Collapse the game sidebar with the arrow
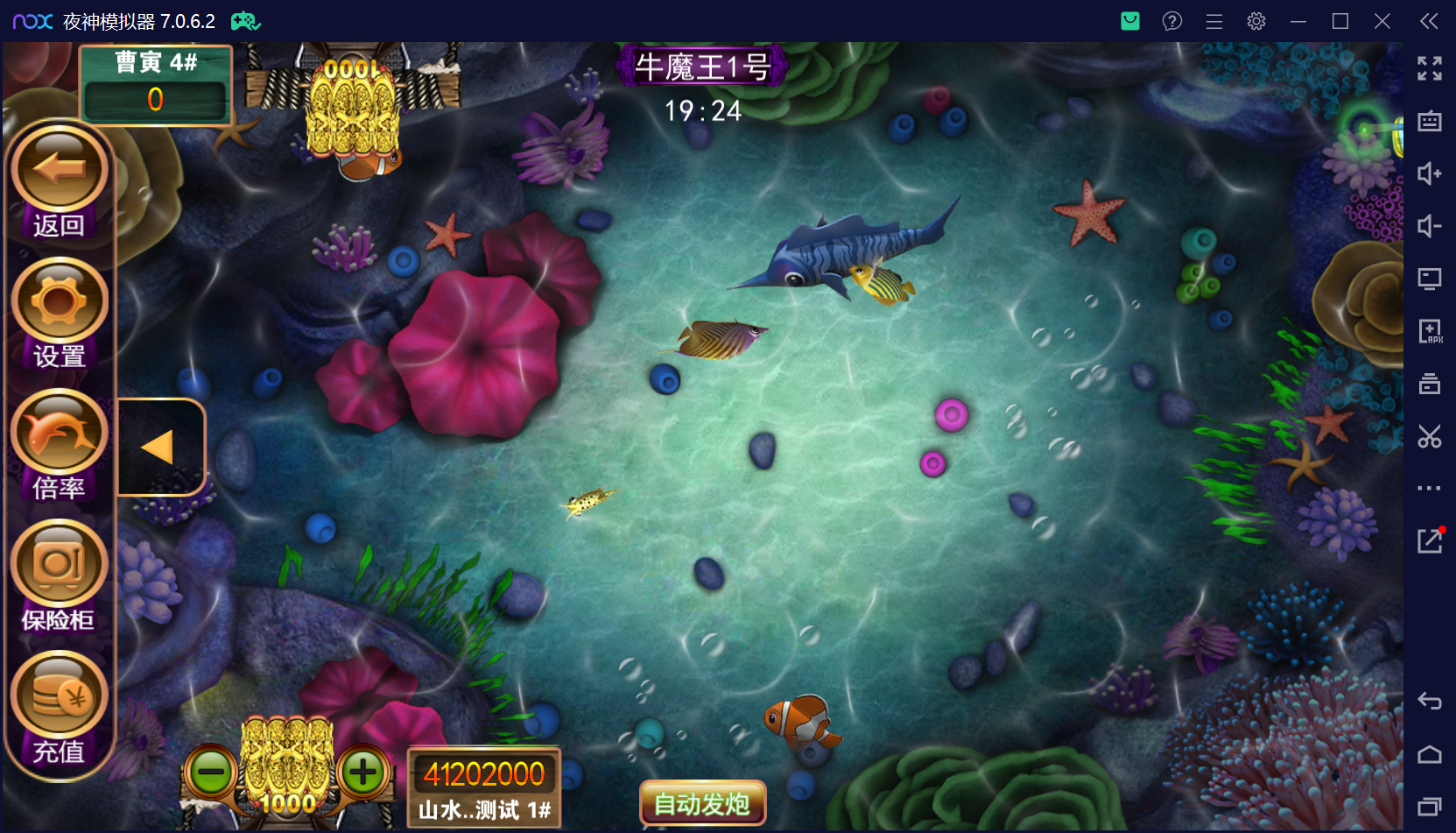Screen dimensions: 1456x833 click(158, 446)
